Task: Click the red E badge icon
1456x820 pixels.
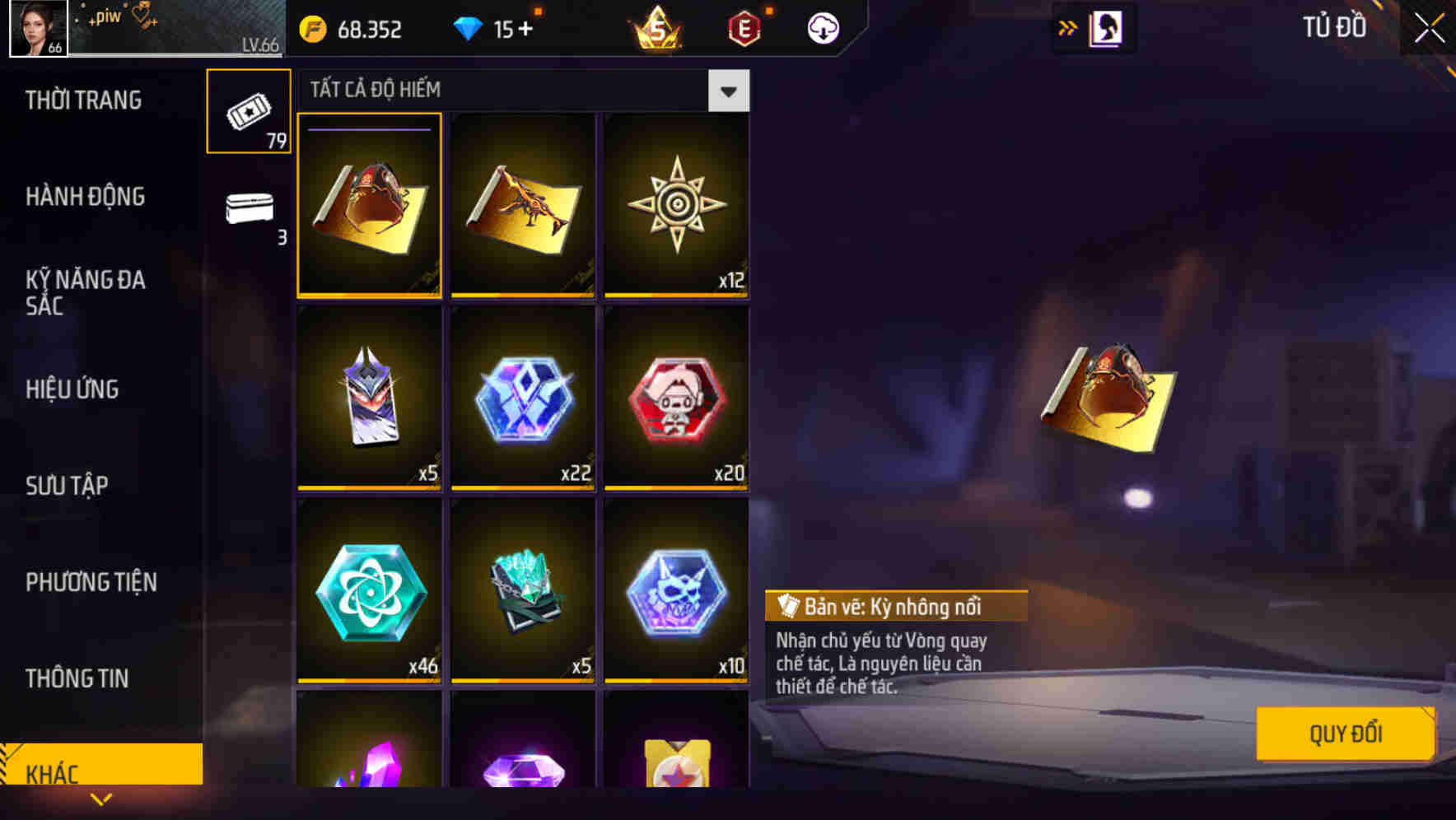Action: (745, 27)
